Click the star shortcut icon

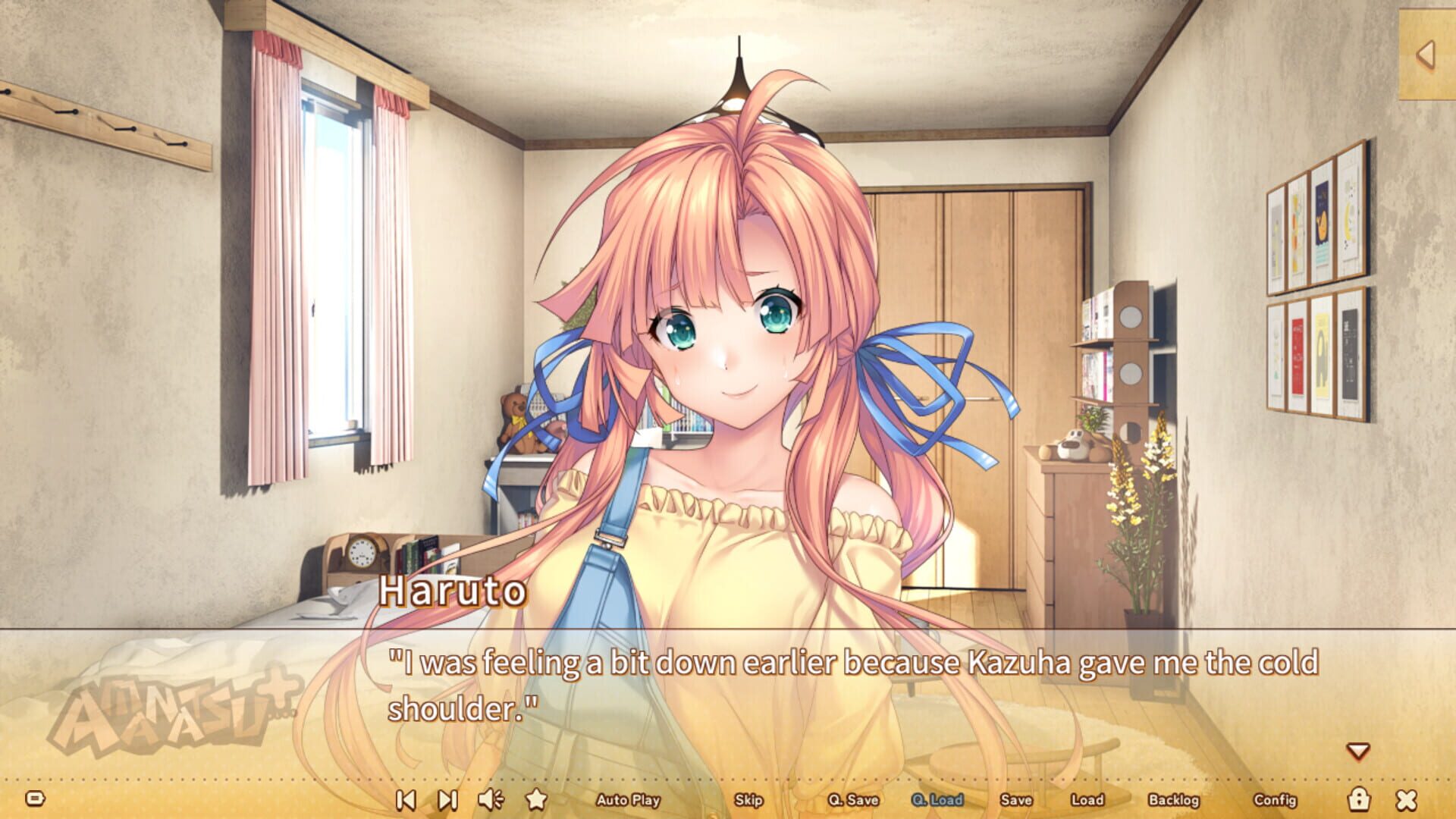[538, 800]
